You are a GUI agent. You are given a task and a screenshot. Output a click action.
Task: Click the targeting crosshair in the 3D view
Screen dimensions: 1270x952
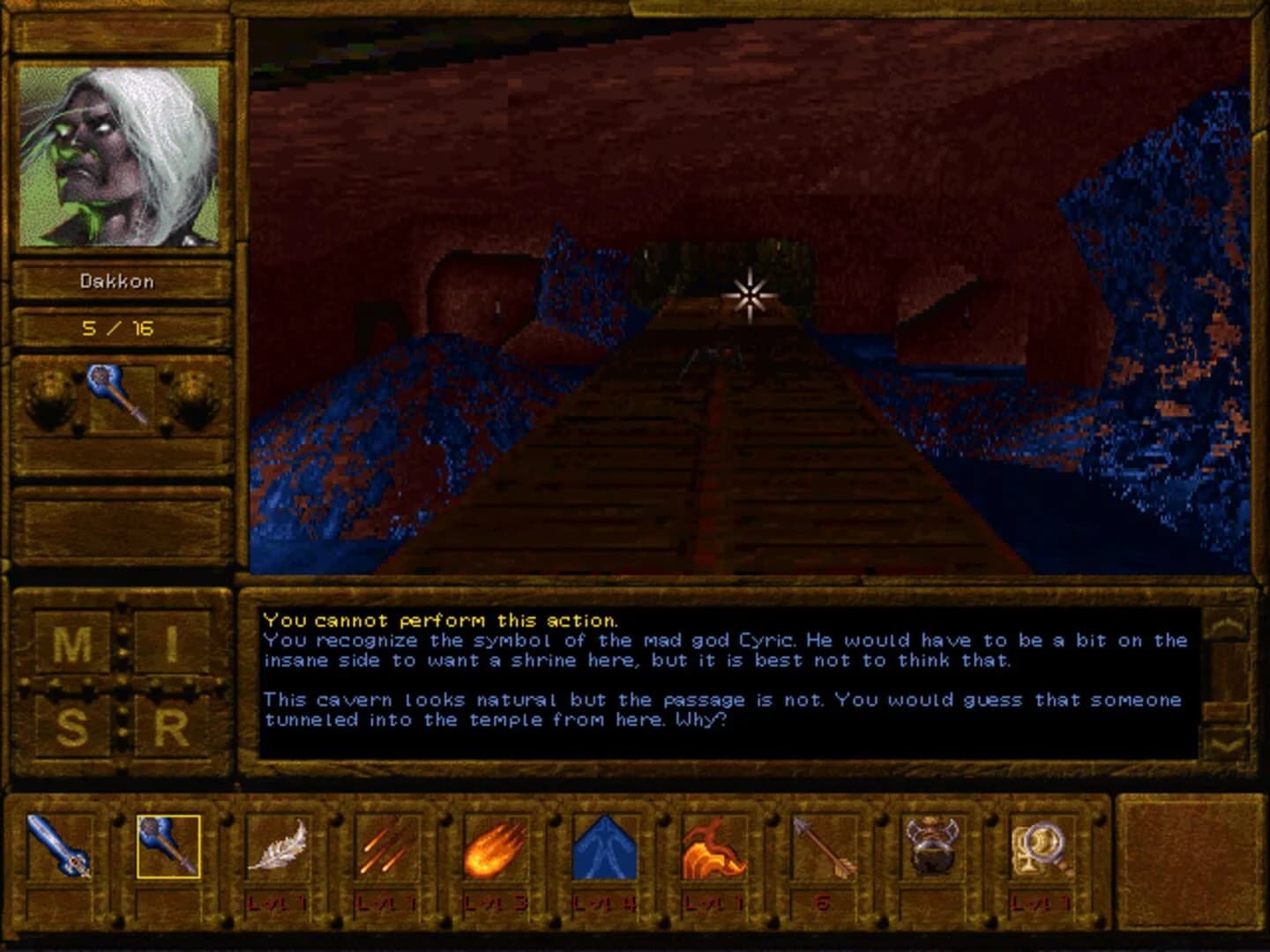[x=748, y=297]
